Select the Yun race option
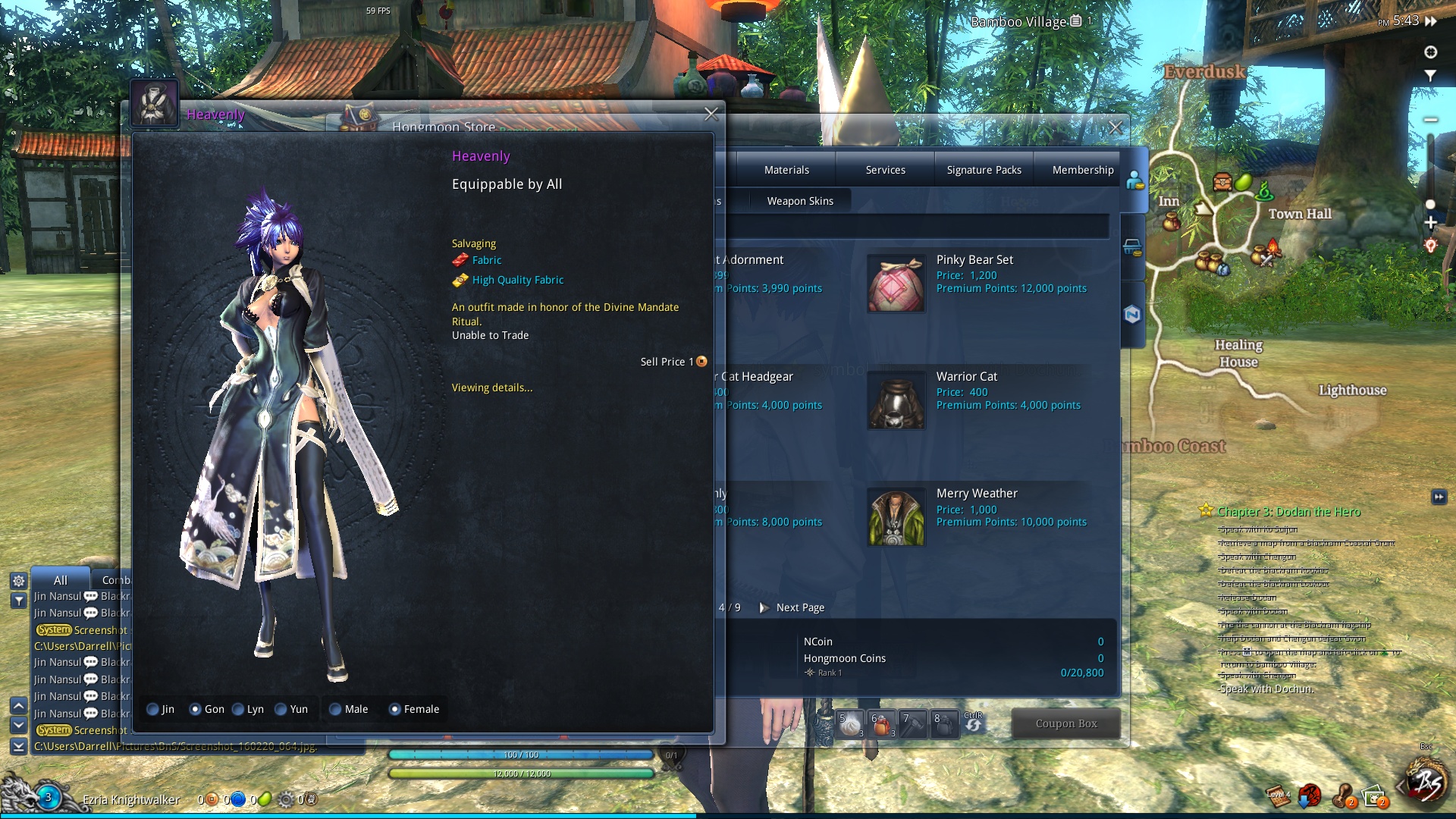1456x819 pixels. pos(281,710)
